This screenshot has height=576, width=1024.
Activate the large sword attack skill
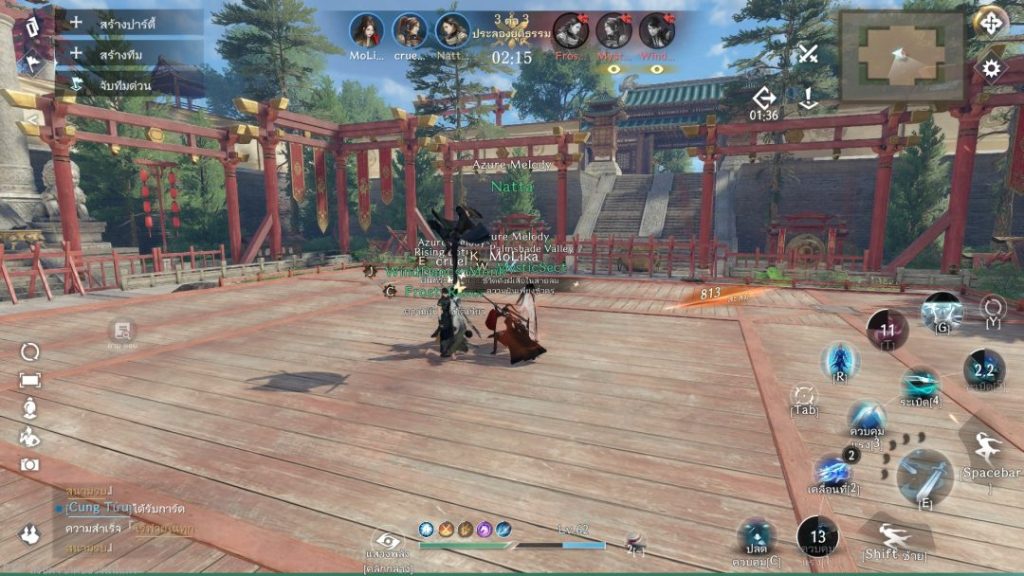click(x=924, y=475)
